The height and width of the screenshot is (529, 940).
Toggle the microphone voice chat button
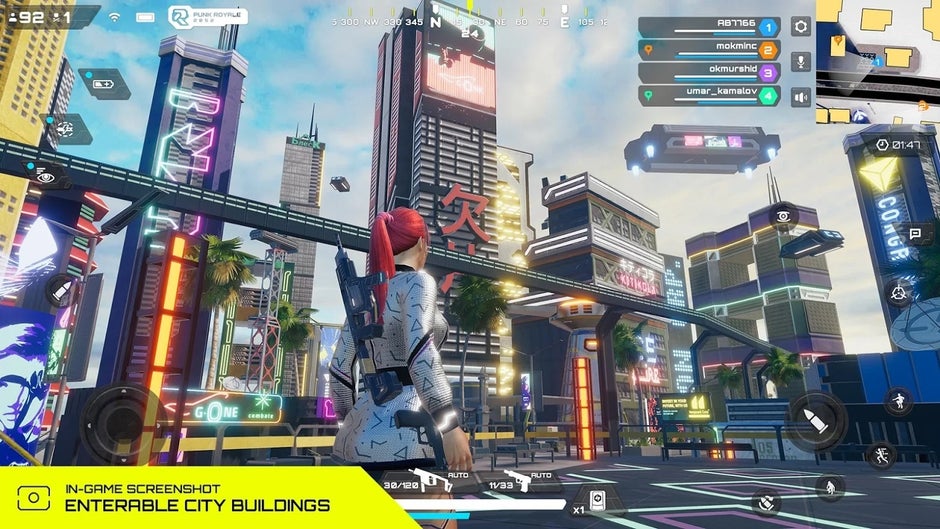(x=801, y=62)
